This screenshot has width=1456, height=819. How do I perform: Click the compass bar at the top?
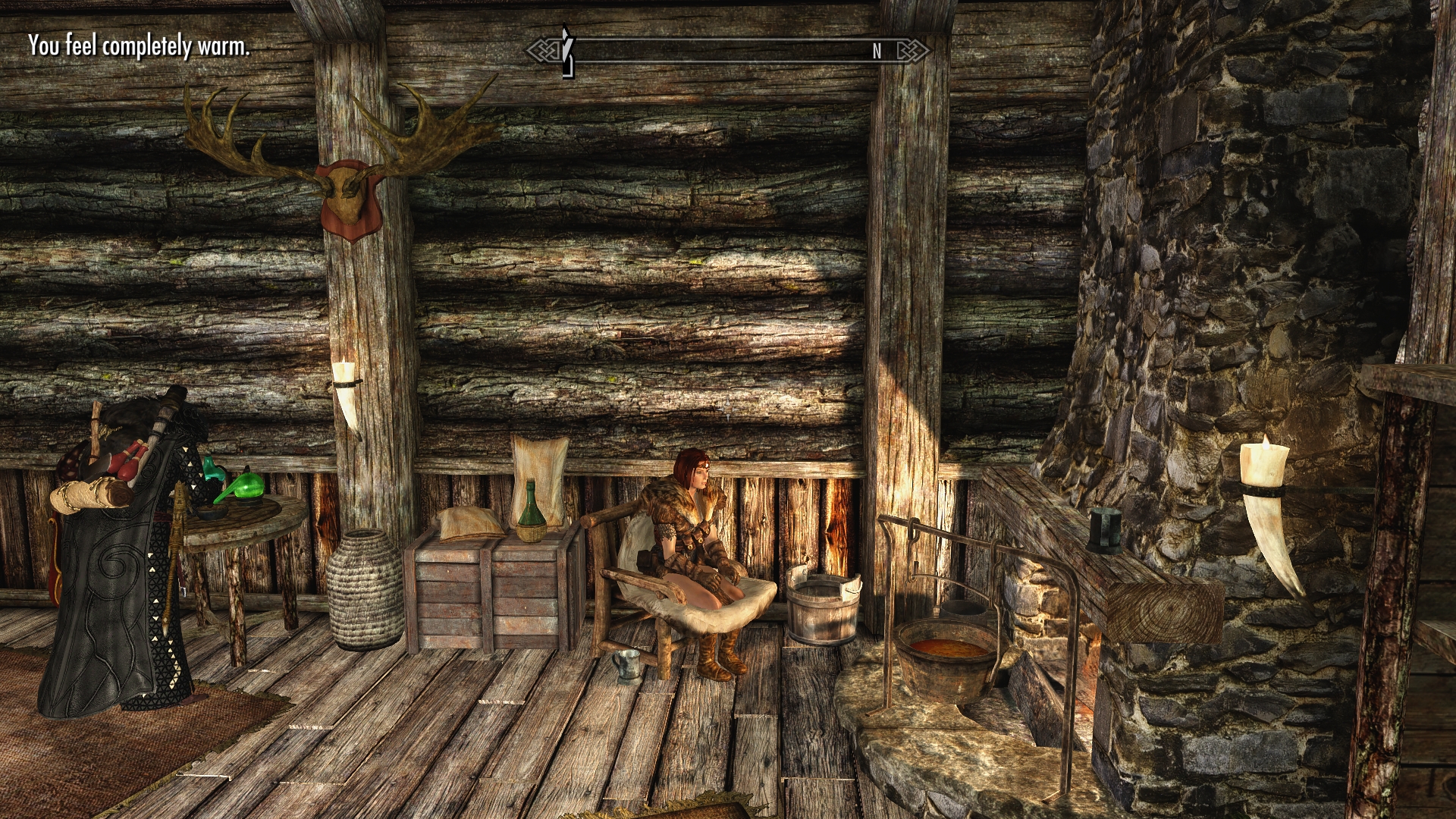point(728,51)
